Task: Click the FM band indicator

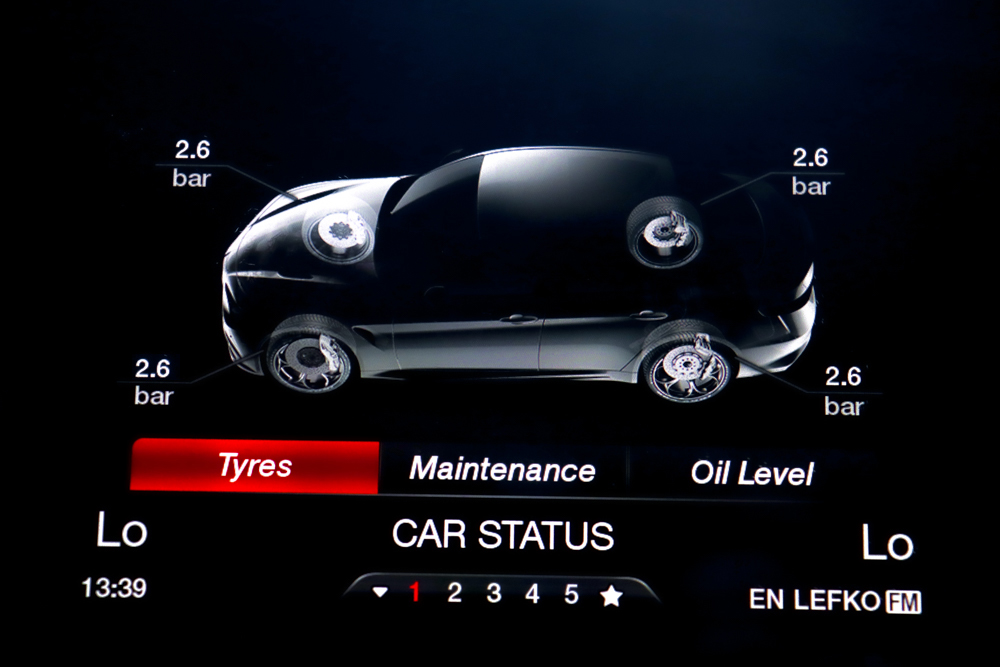Action: [x=903, y=602]
